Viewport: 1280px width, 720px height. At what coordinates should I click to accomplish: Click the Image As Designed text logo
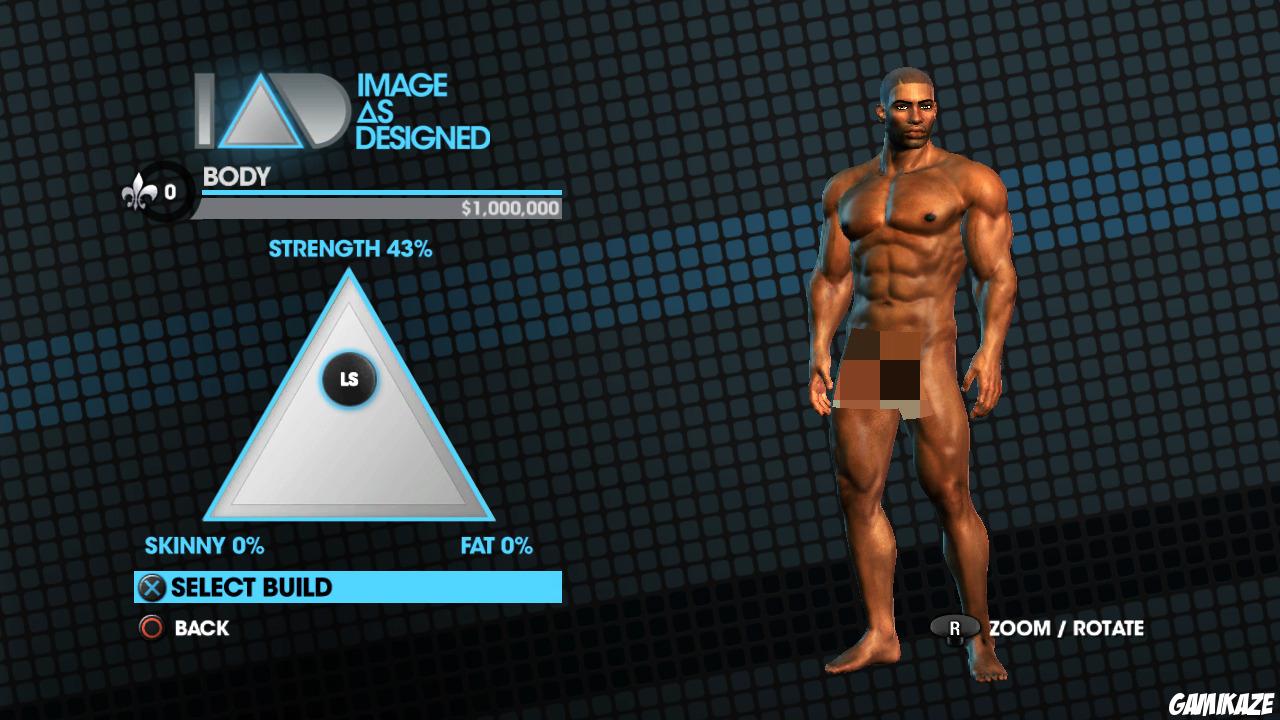point(425,113)
